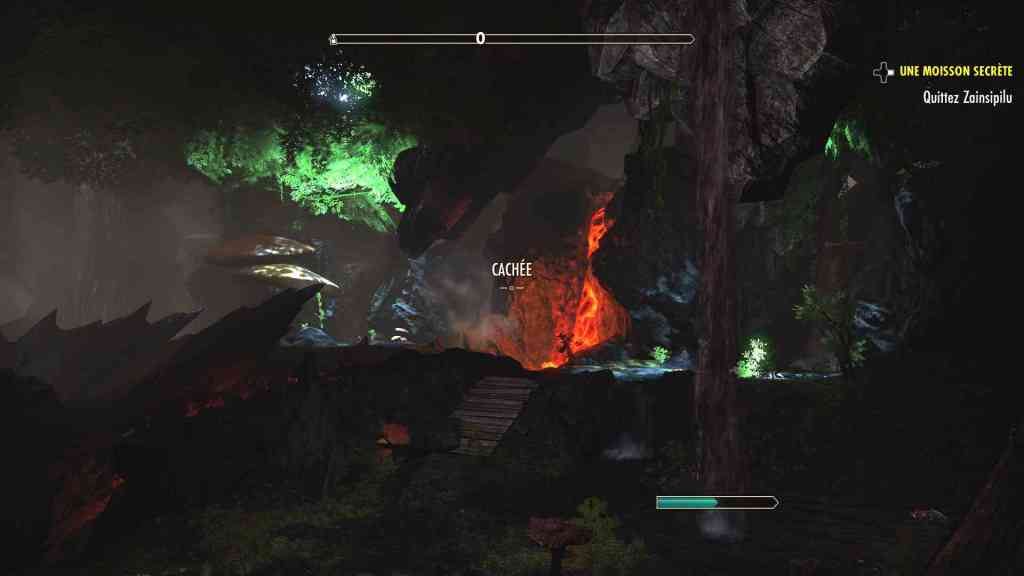
Task: Click the Quittez Zainsipilu objective text
Action: (968, 98)
